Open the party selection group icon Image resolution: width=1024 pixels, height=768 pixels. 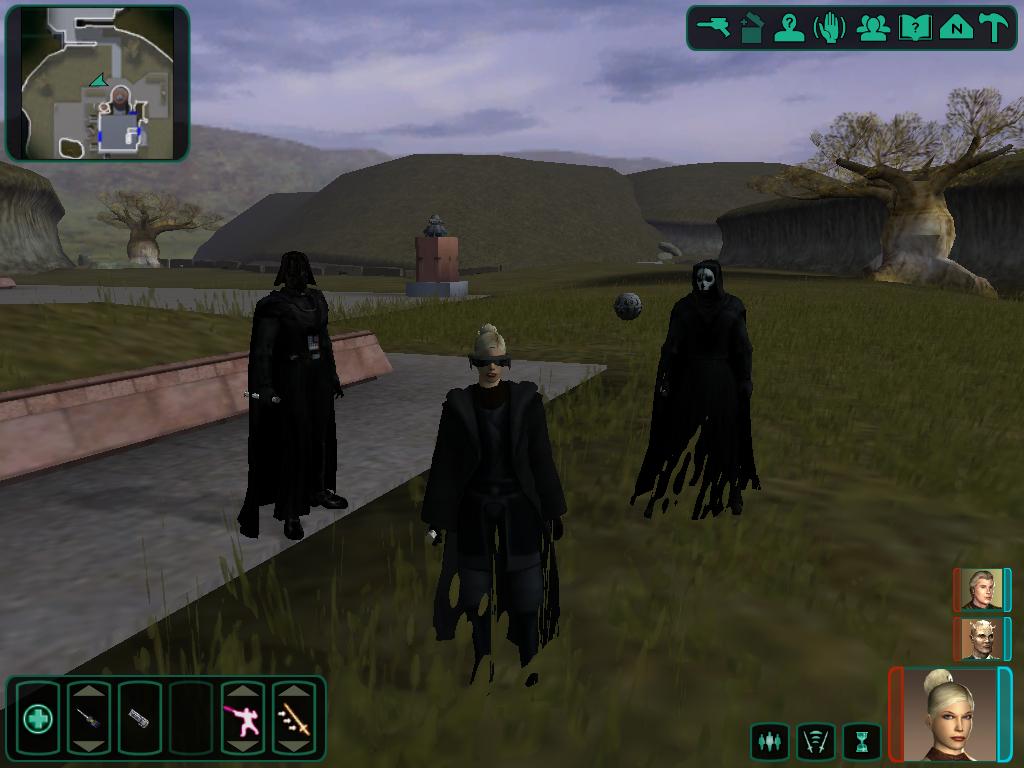[x=873, y=27]
